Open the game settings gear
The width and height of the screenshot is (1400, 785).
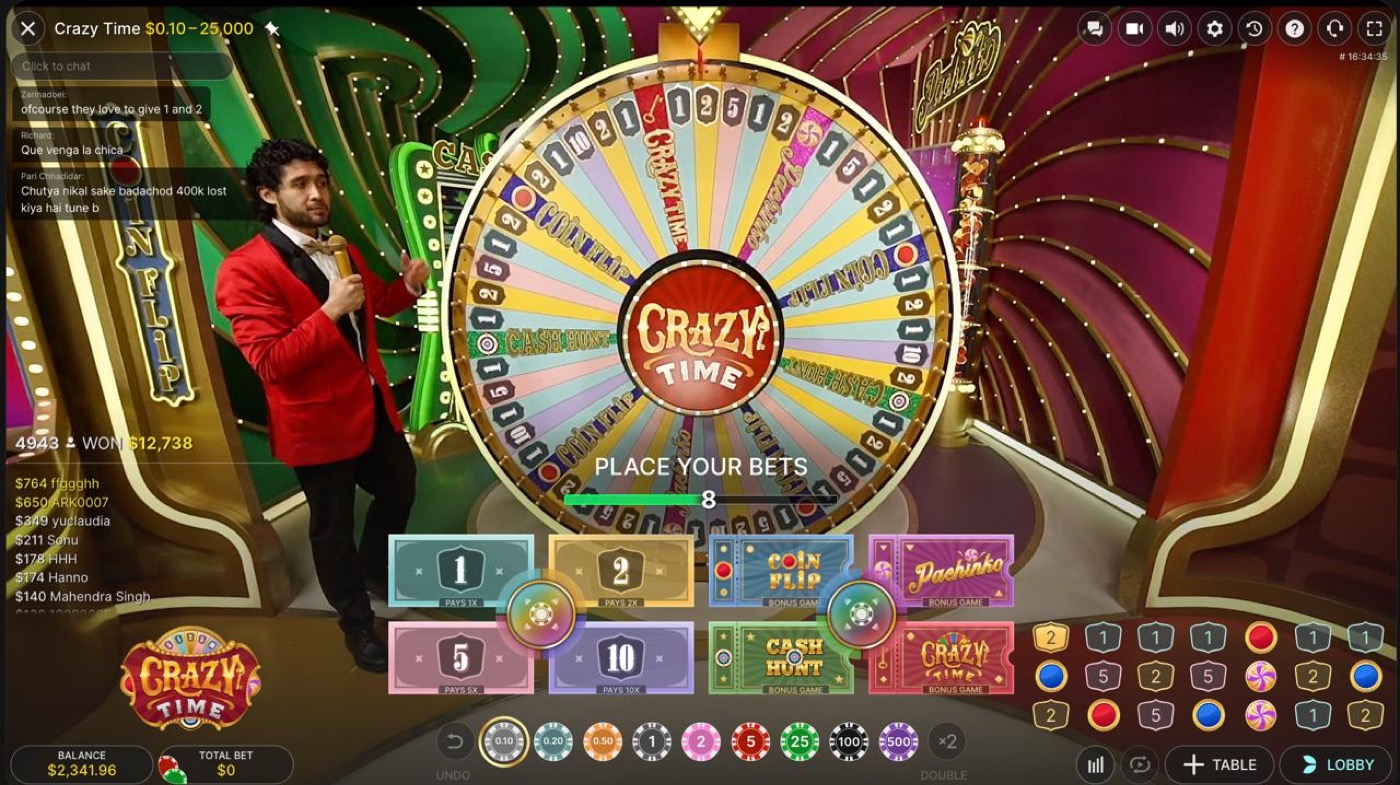(1214, 29)
